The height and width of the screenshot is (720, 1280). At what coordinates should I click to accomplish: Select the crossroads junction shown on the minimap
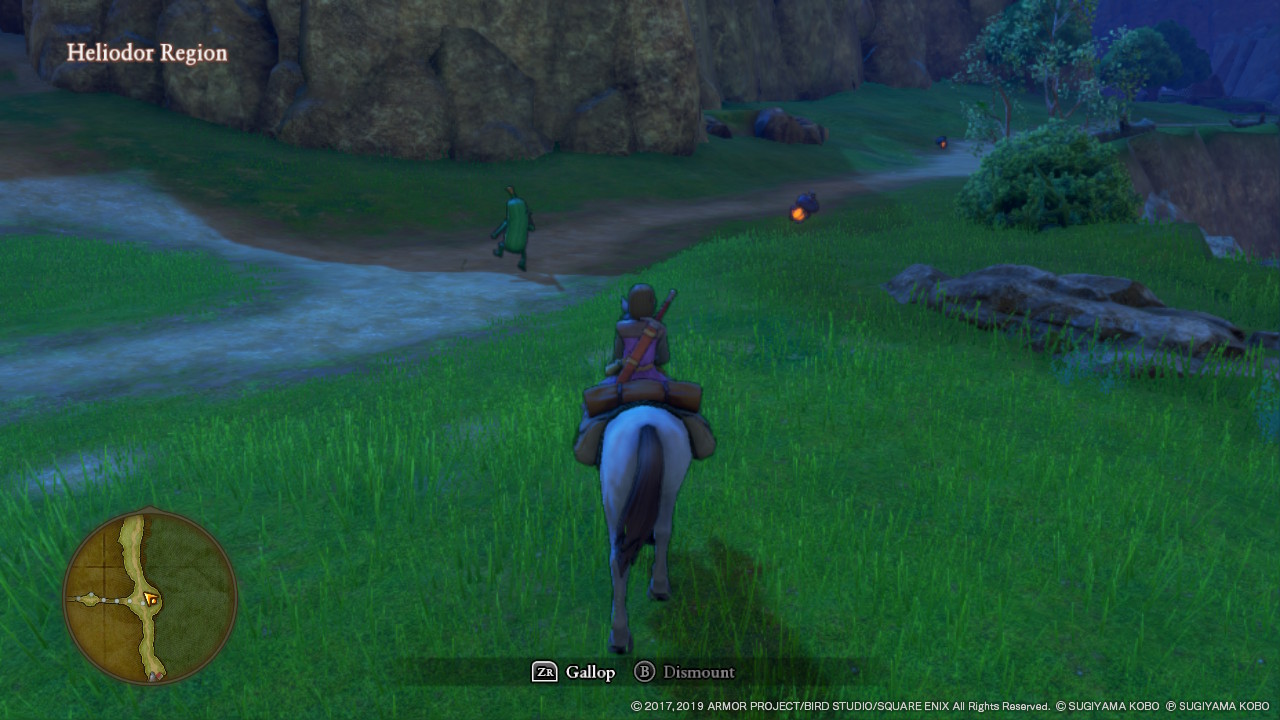[x=138, y=603]
